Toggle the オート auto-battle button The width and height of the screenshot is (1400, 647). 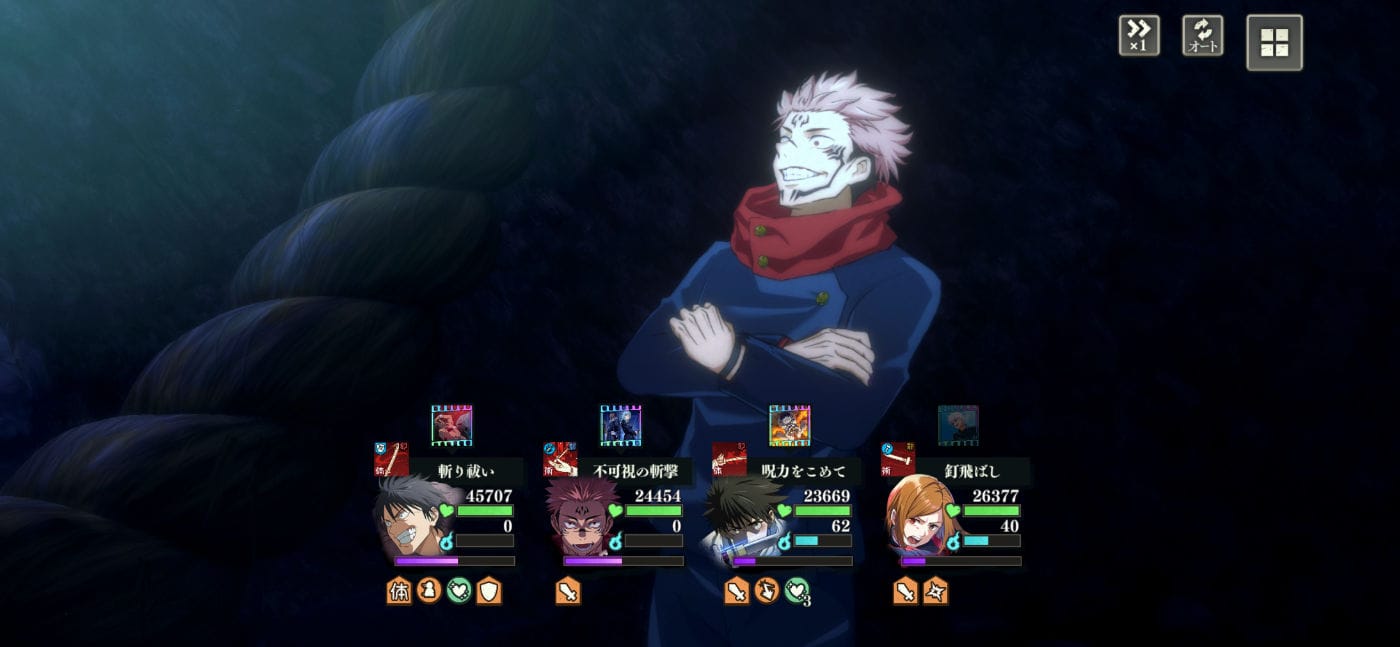click(1202, 36)
